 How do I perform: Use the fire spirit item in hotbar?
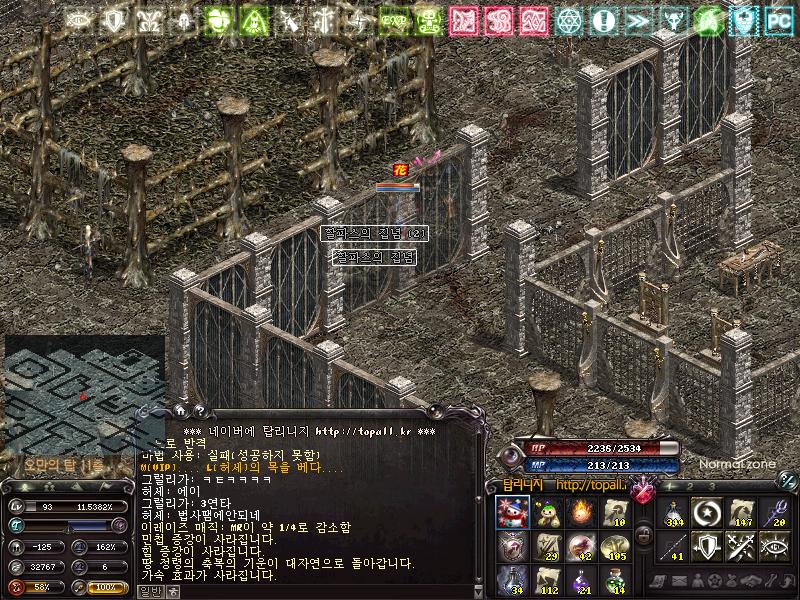click(x=580, y=513)
